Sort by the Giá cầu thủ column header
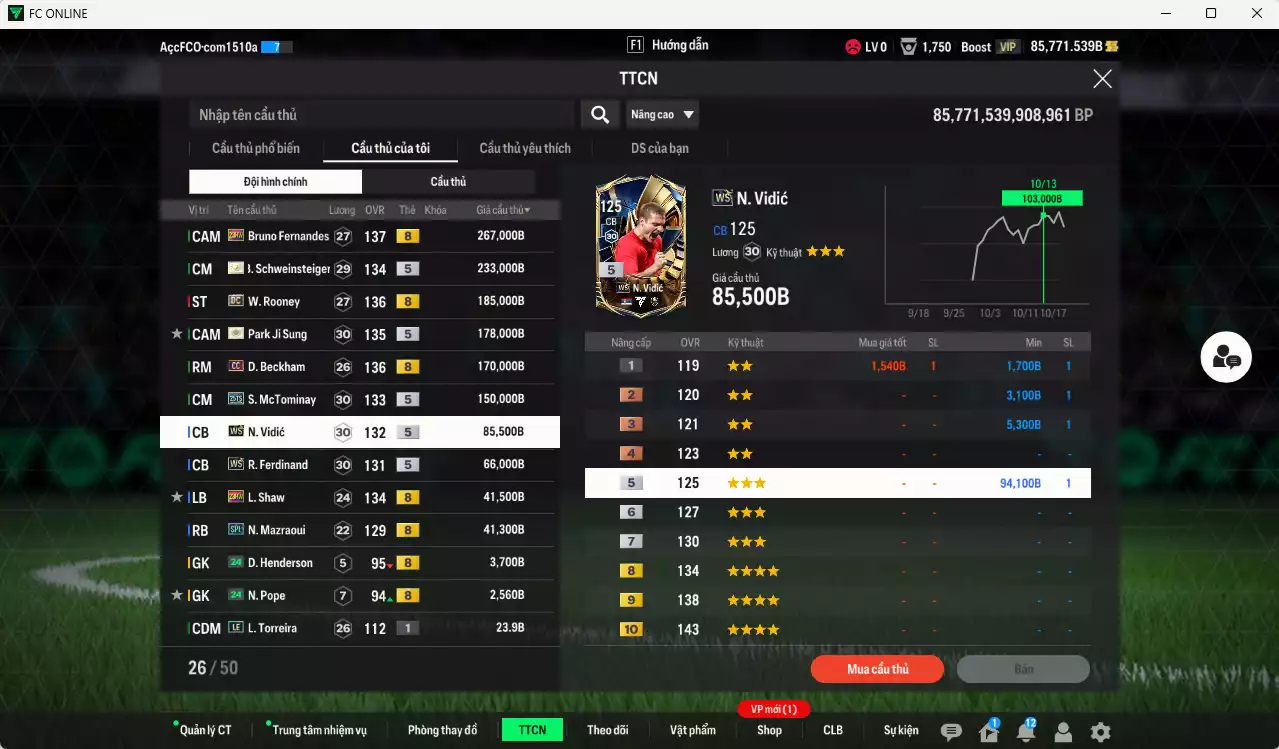Image resolution: width=1279 pixels, height=749 pixels. [x=503, y=210]
